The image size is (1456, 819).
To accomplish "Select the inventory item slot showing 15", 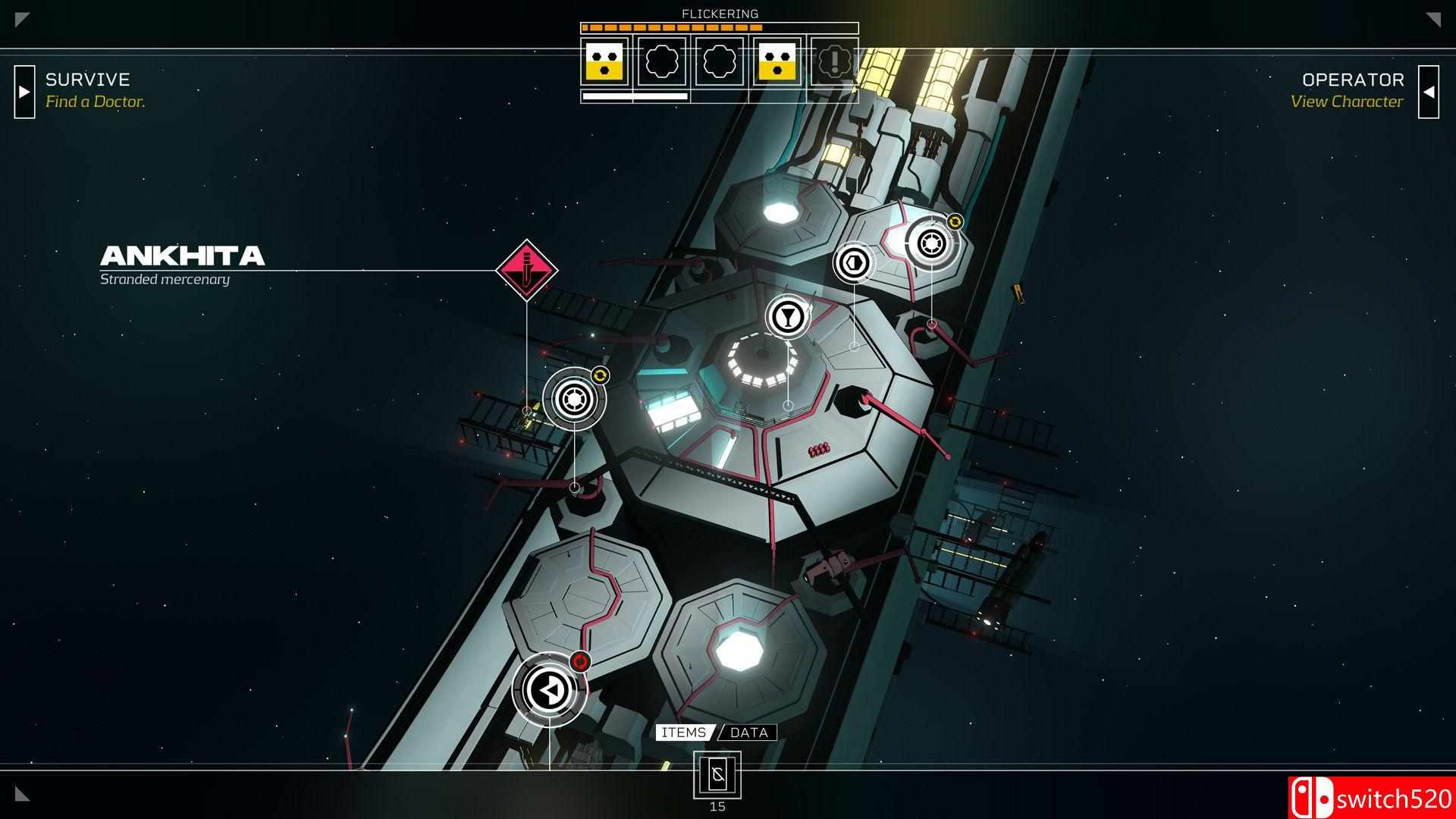I will click(x=717, y=775).
